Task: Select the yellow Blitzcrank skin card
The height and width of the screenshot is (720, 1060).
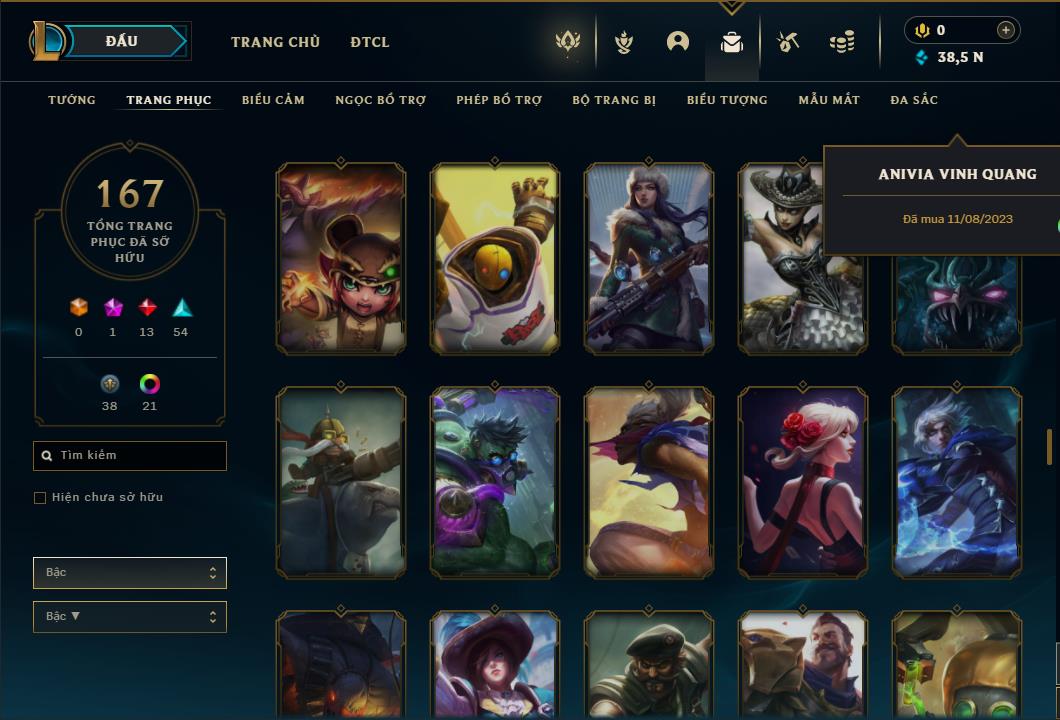Action: point(495,259)
